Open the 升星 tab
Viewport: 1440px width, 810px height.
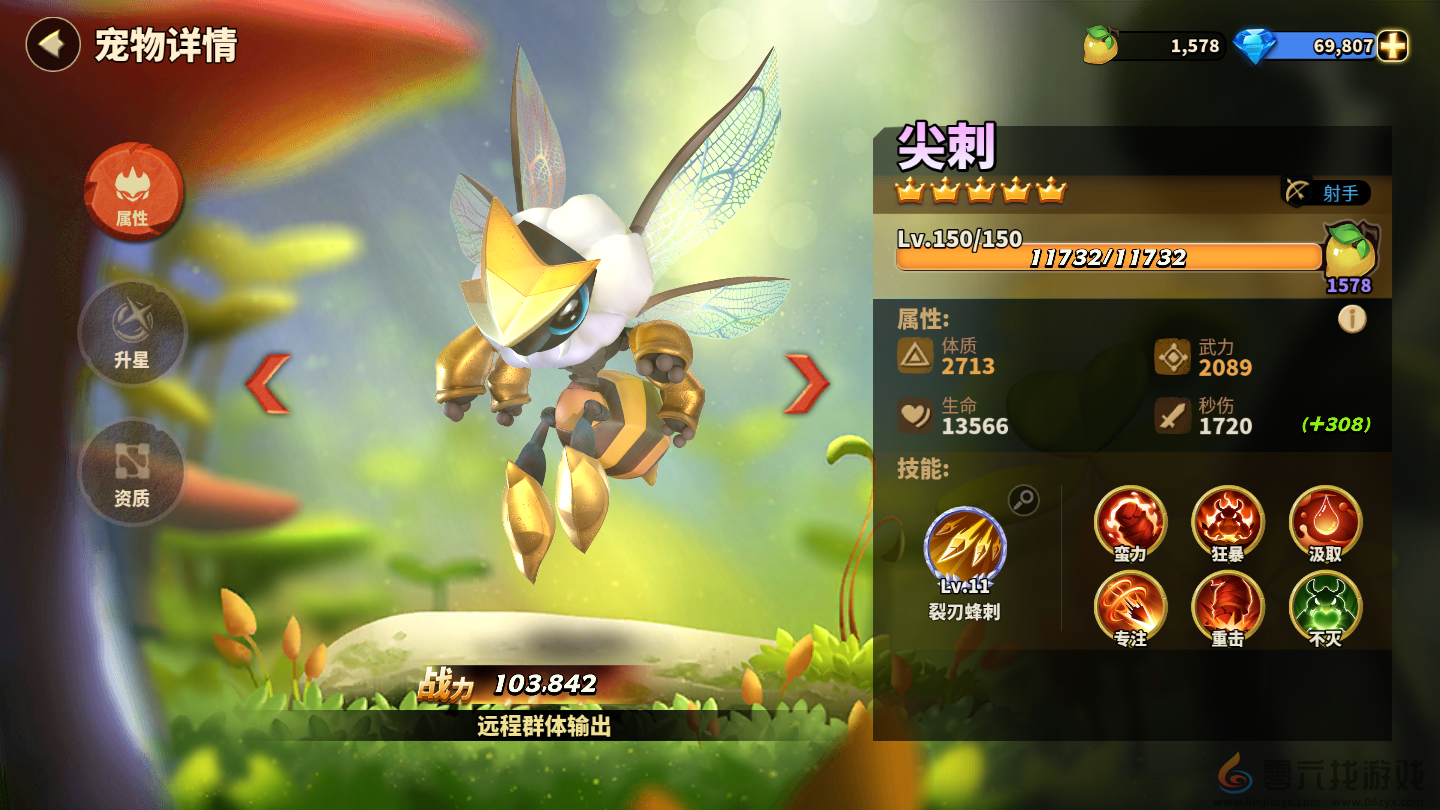tap(132, 331)
